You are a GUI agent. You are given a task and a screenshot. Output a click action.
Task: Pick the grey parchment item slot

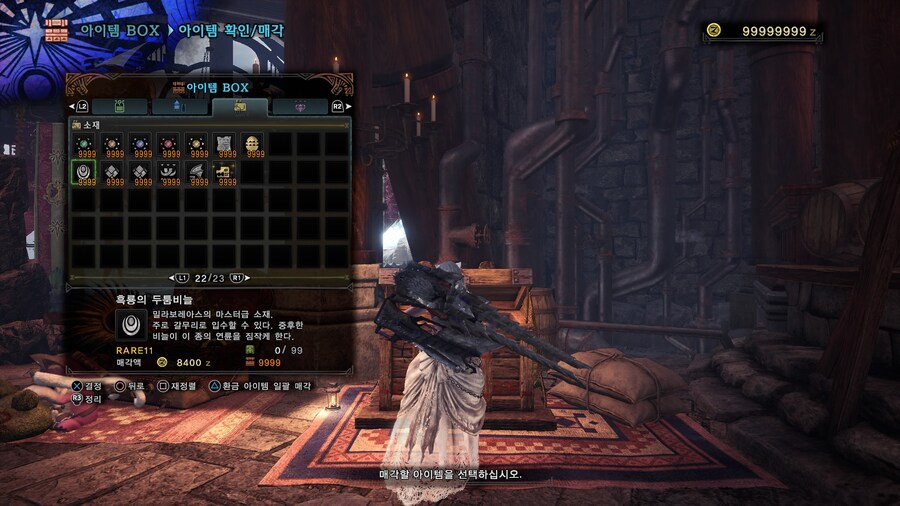point(225,146)
